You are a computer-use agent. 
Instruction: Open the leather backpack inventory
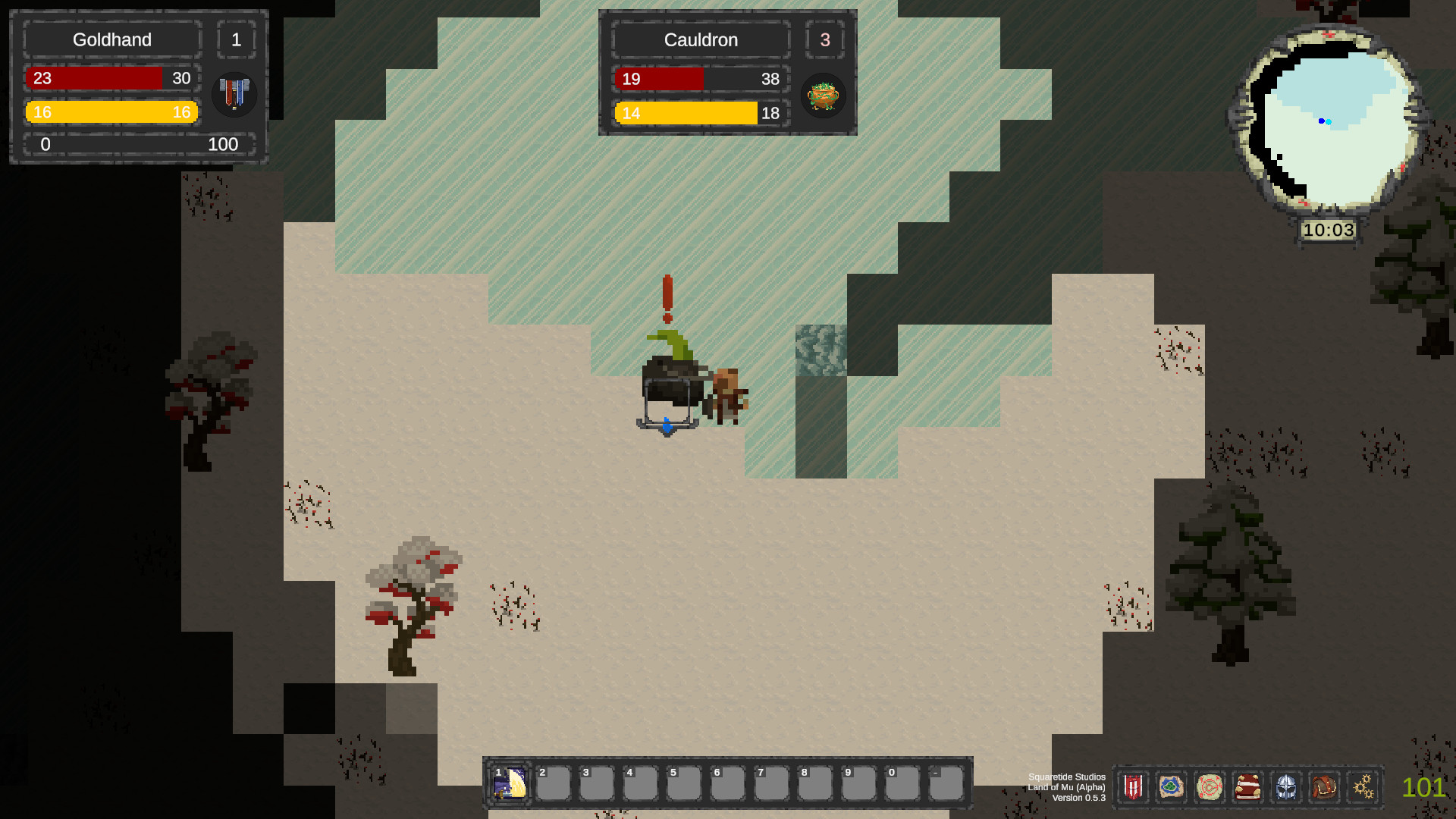click(x=1324, y=787)
